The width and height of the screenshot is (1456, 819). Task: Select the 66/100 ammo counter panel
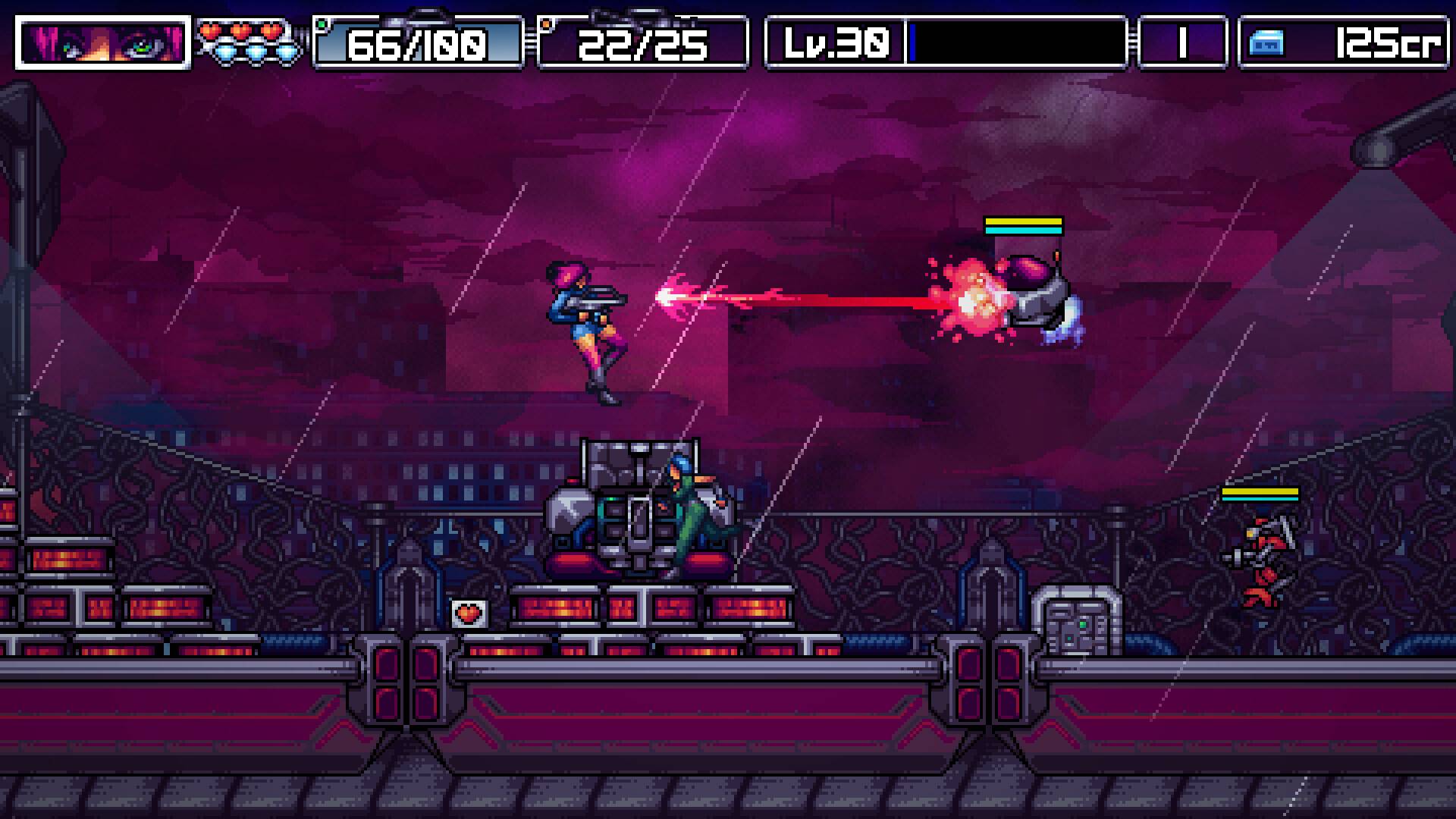(x=417, y=45)
